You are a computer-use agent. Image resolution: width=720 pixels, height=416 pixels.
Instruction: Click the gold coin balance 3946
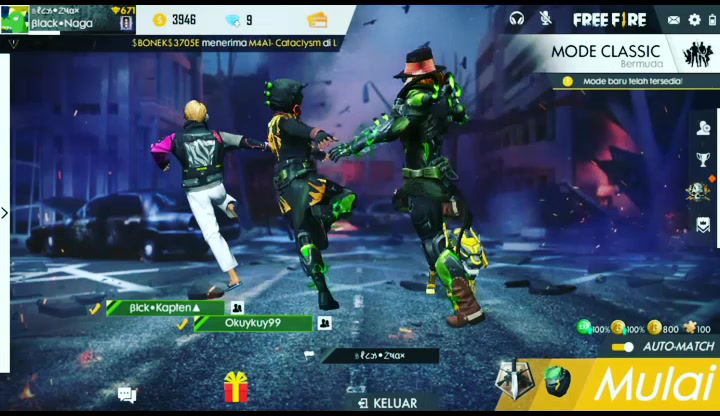click(175, 20)
